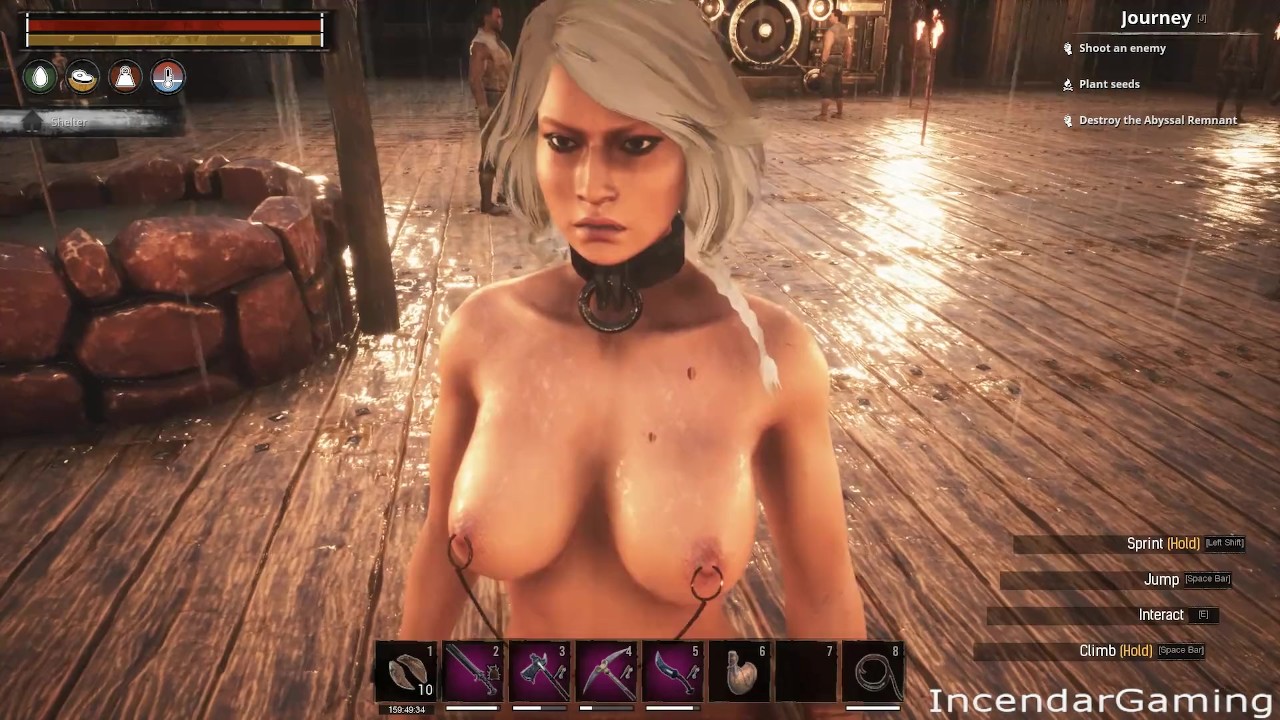
Task: Equip the curved dagger in hotbar slot 5
Action: [673, 671]
